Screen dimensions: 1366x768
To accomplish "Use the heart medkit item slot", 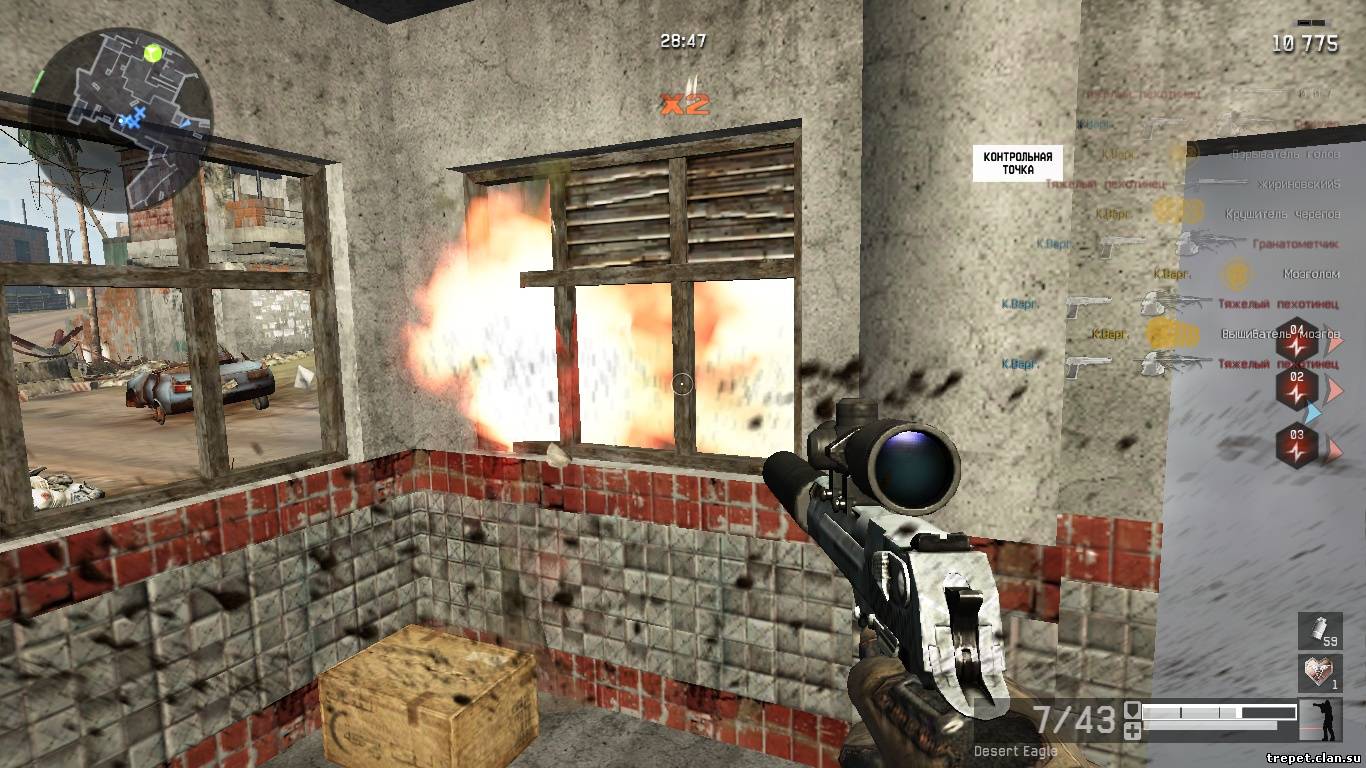I will 1320,673.
